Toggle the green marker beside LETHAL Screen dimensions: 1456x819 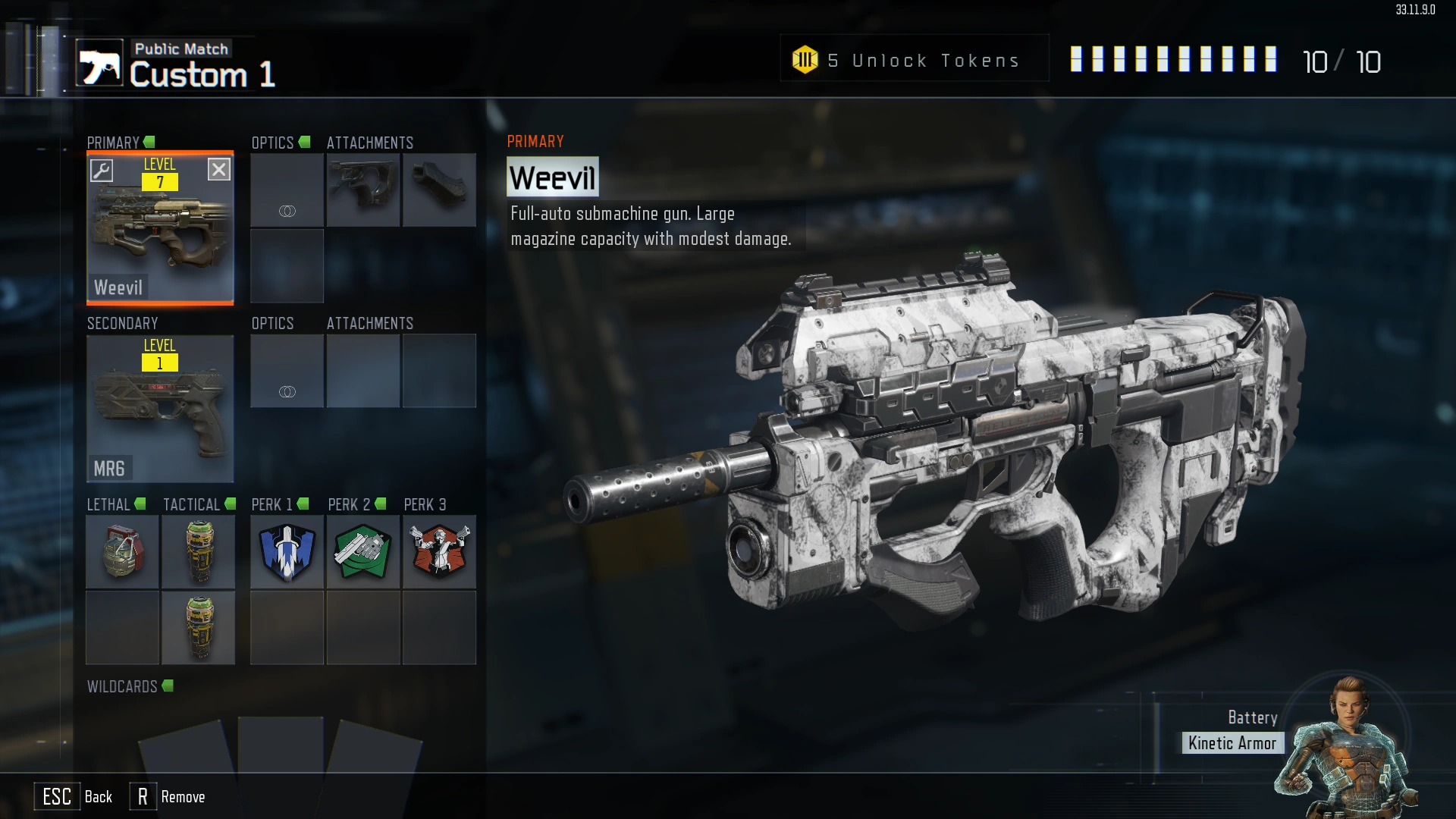(x=140, y=503)
